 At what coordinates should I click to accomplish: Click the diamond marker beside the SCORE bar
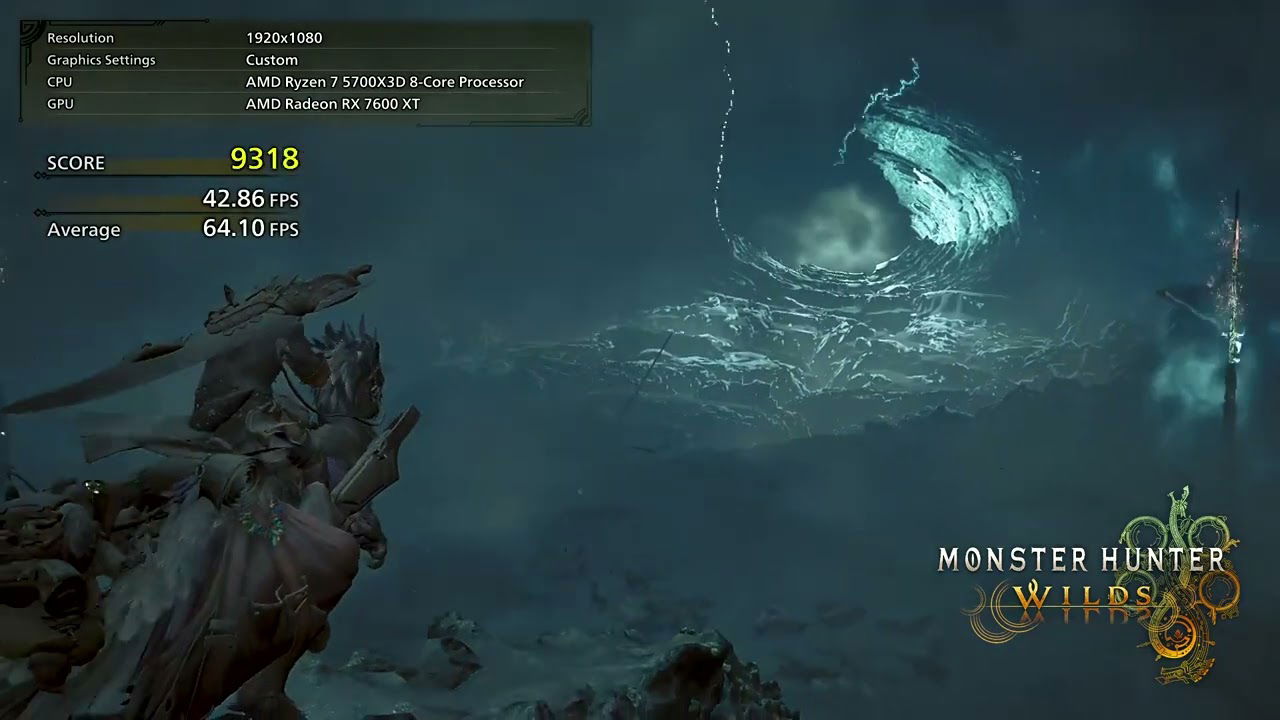tap(38, 176)
